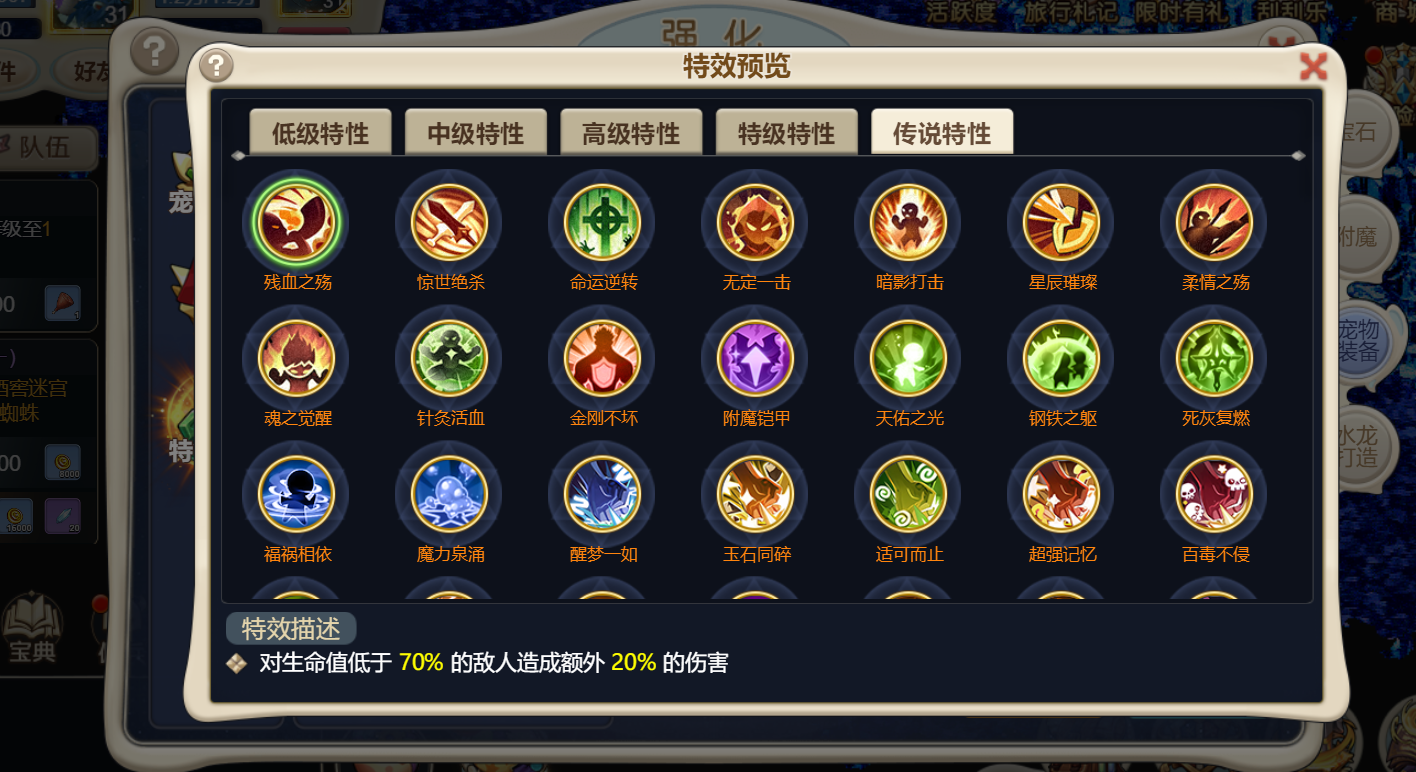Choose the 福祸相依 trait icon
Viewport: 1416px width, 772px height.
(x=297, y=495)
